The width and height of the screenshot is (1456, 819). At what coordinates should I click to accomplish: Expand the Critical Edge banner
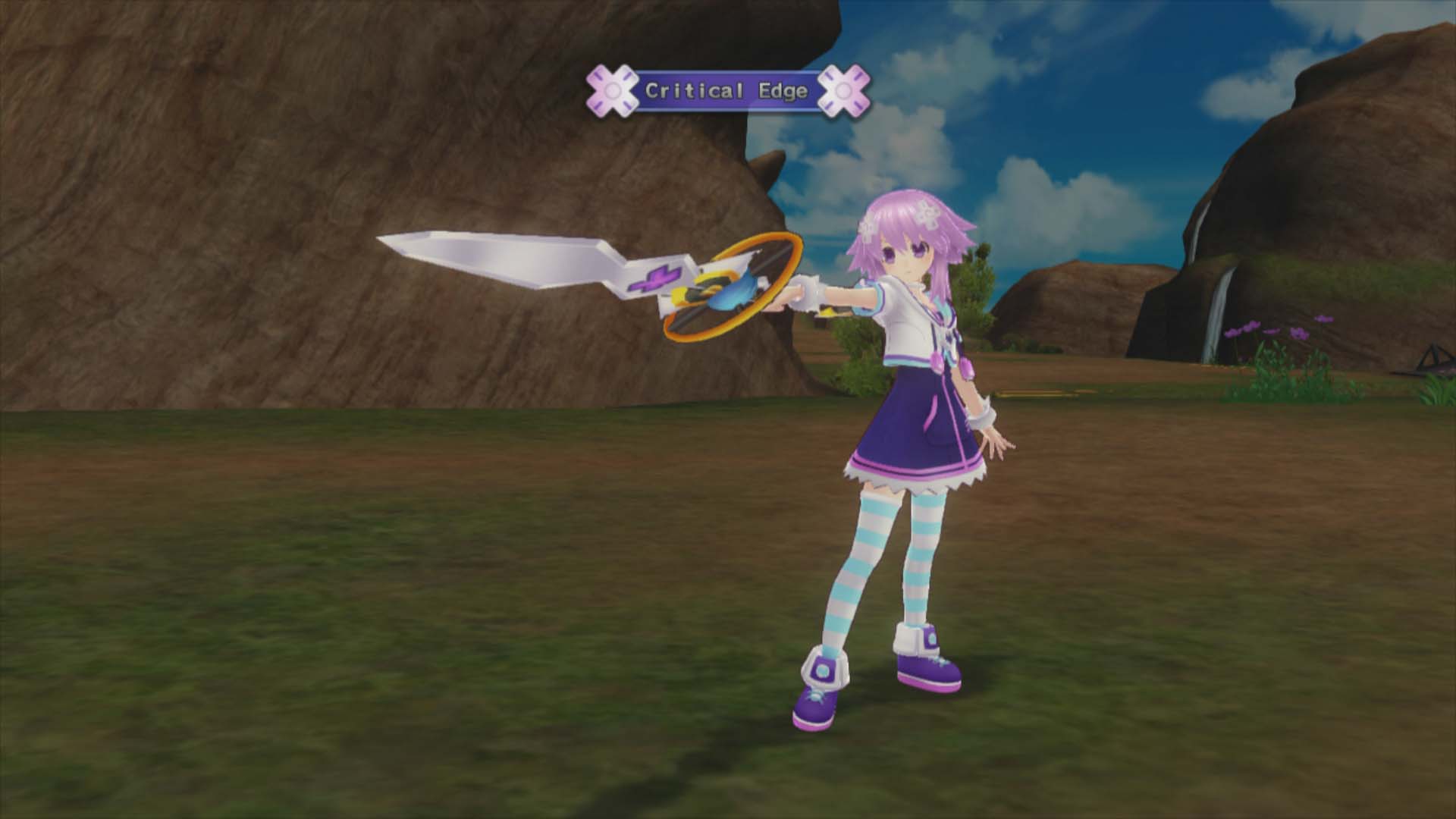coord(726,91)
